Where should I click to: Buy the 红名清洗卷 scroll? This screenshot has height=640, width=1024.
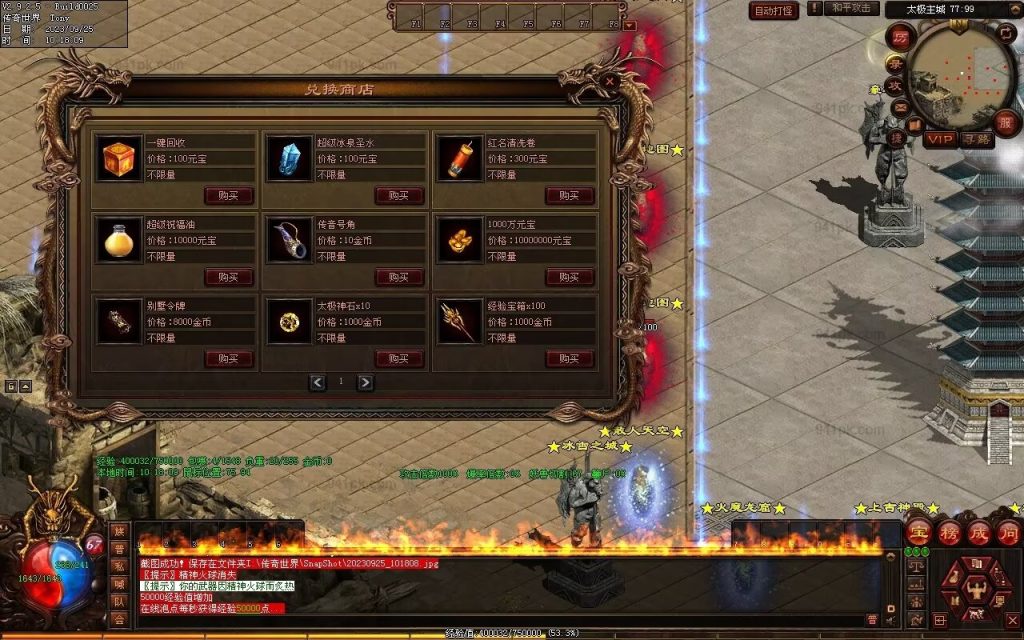(x=570, y=195)
